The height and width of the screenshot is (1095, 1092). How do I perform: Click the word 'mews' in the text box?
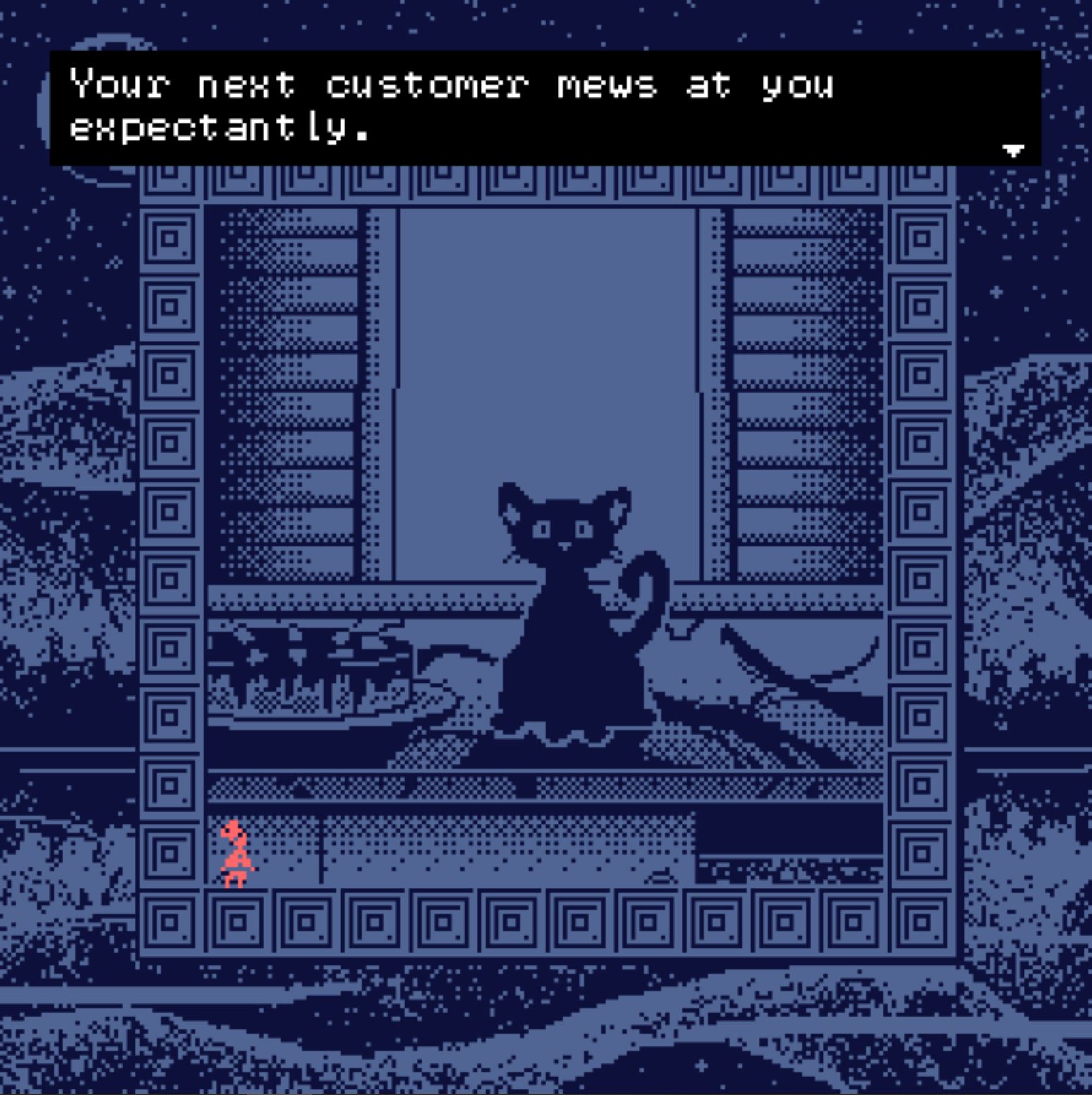tap(606, 85)
